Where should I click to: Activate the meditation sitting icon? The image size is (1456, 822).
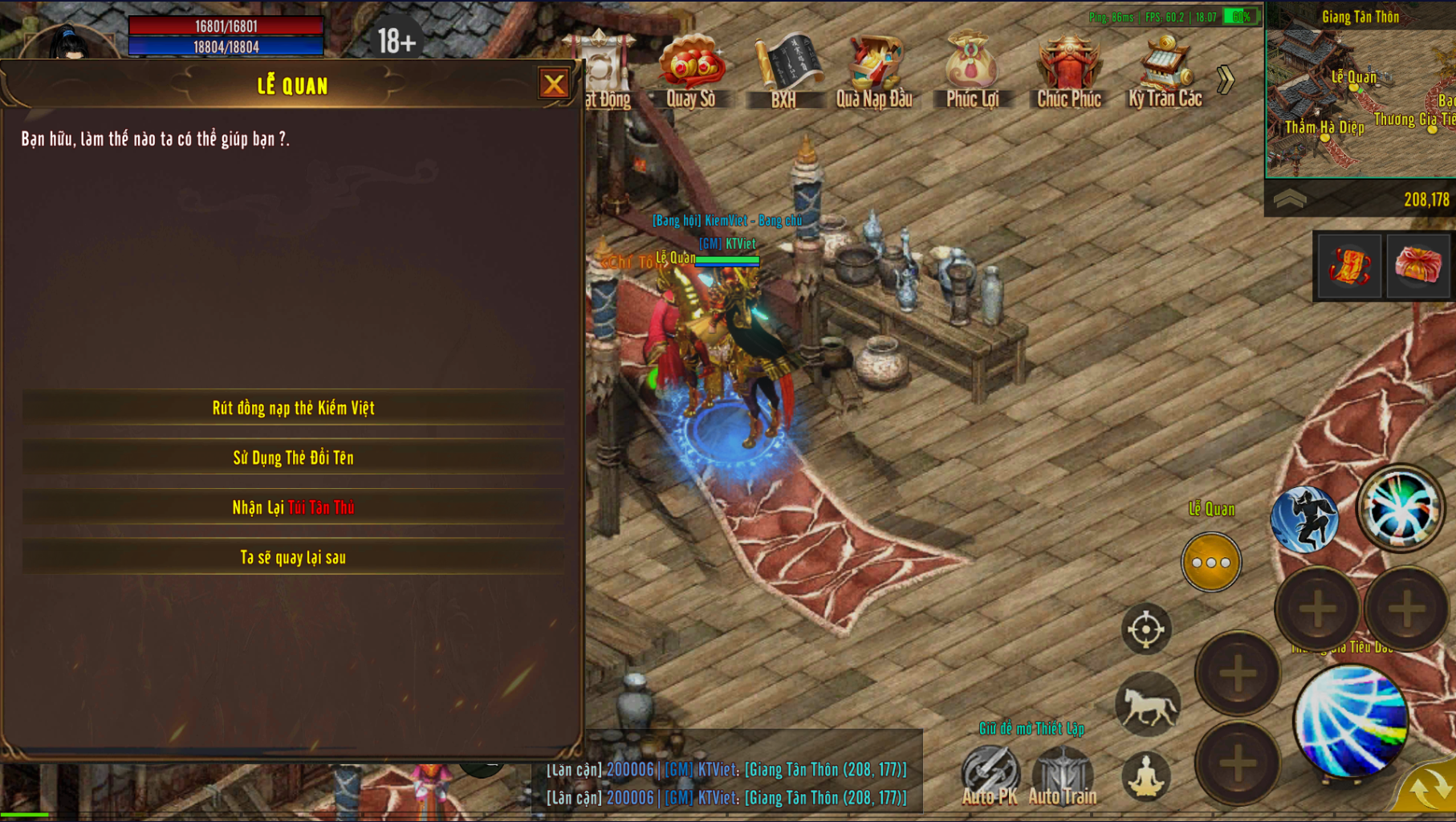tap(1146, 776)
